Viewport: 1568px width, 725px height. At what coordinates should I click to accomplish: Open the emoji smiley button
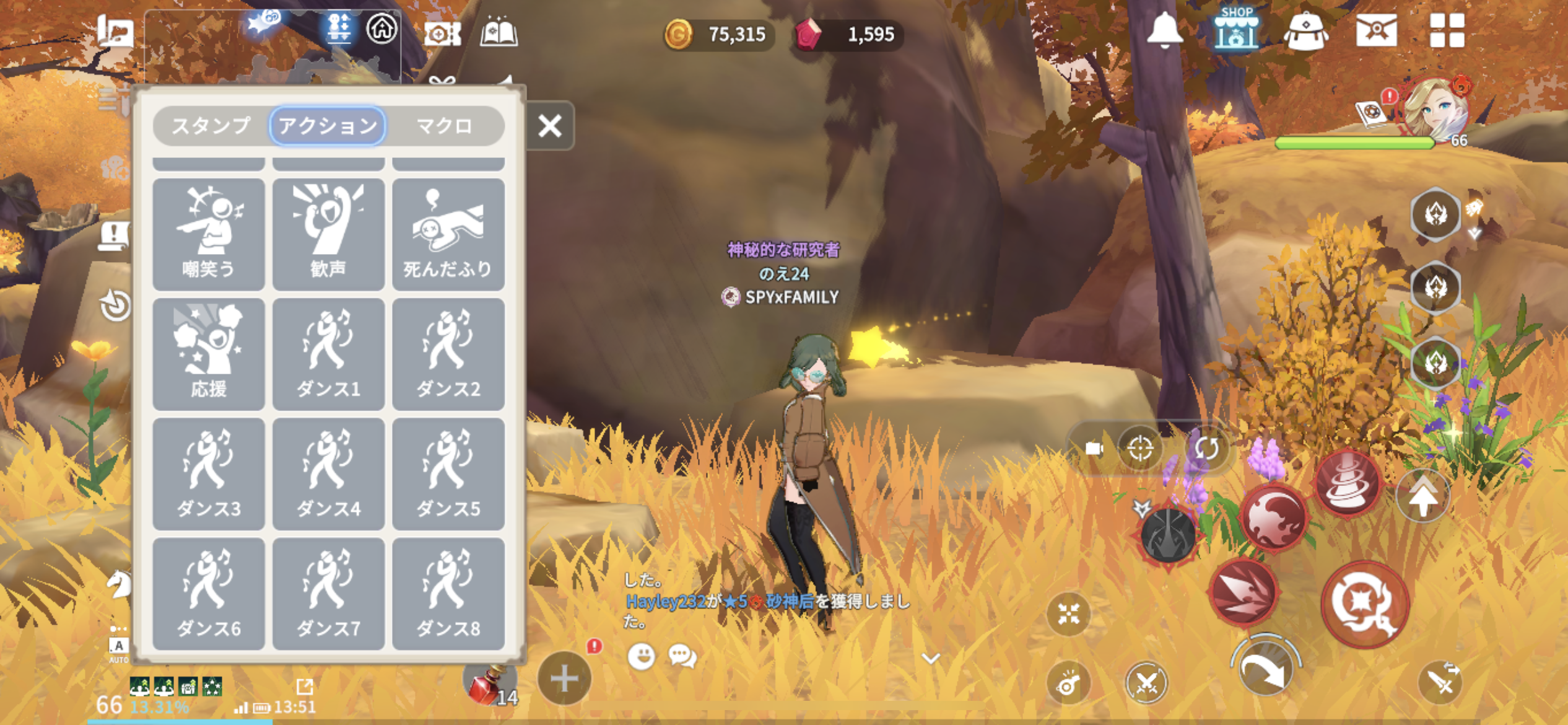641,656
